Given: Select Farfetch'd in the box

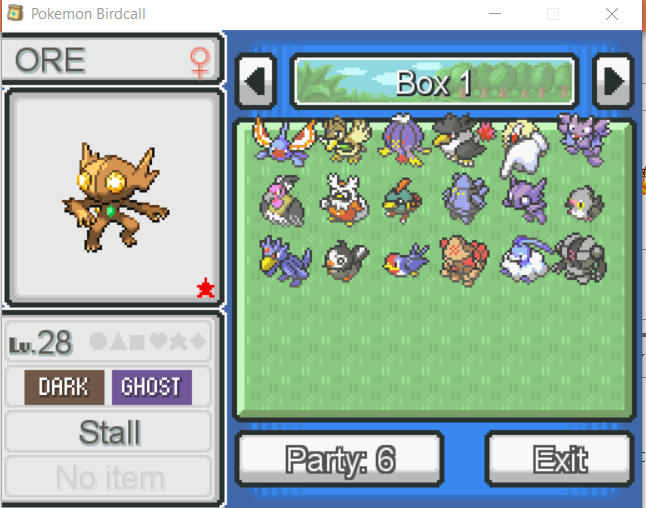Looking at the screenshot, I should (343, 139).
